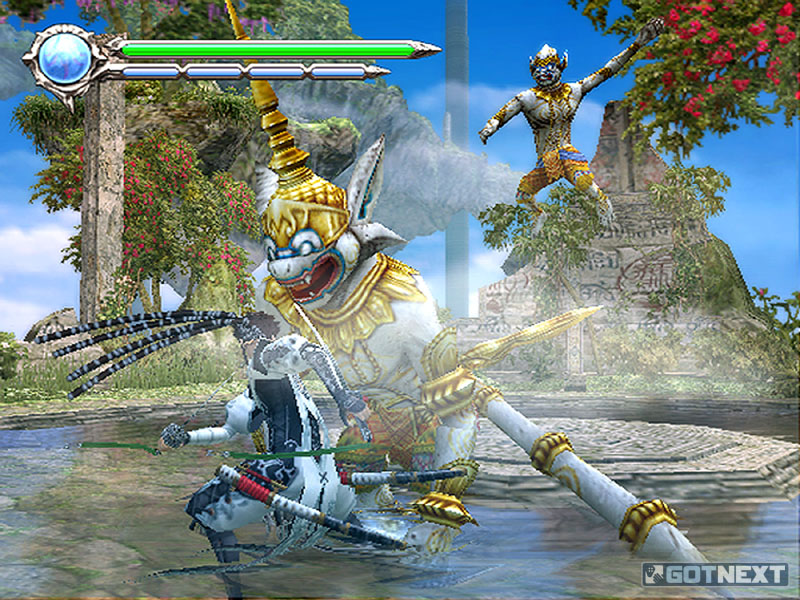Click the blue spirit orb icon
This screenshot has height=600, width=800.
click(x=66, y=59)
